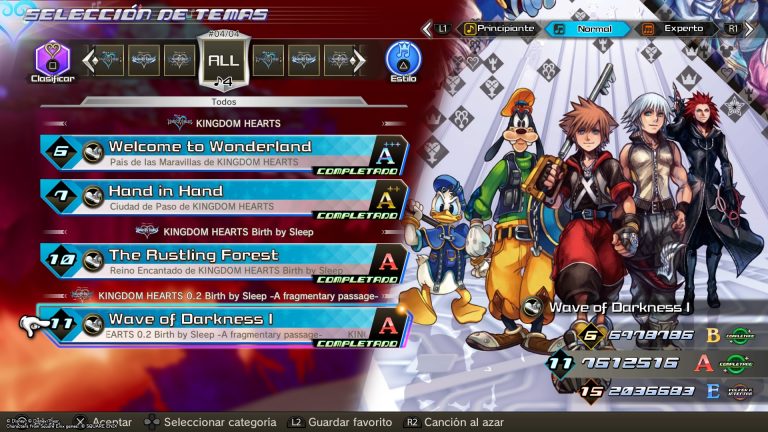Select the ALL category filter

click(222, 60)
